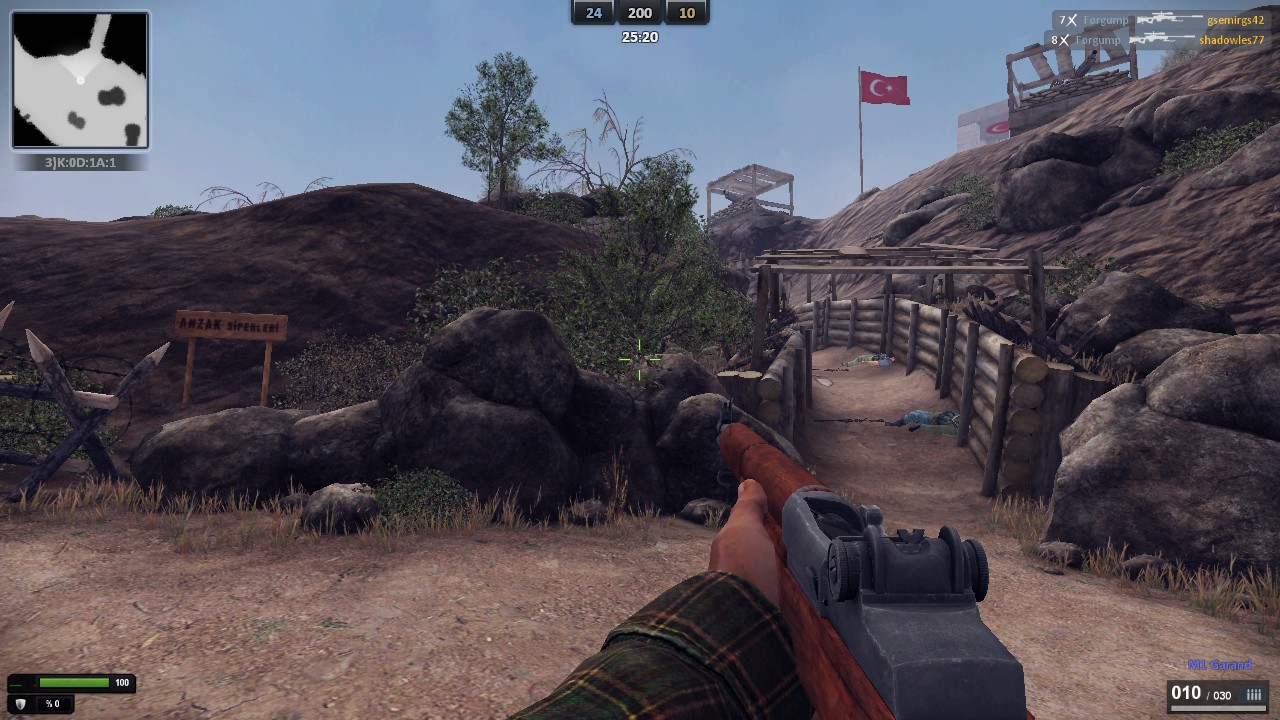Toggle the blue team score box showing 24
Screen dimensions: 1280x720
coord(592,14)
